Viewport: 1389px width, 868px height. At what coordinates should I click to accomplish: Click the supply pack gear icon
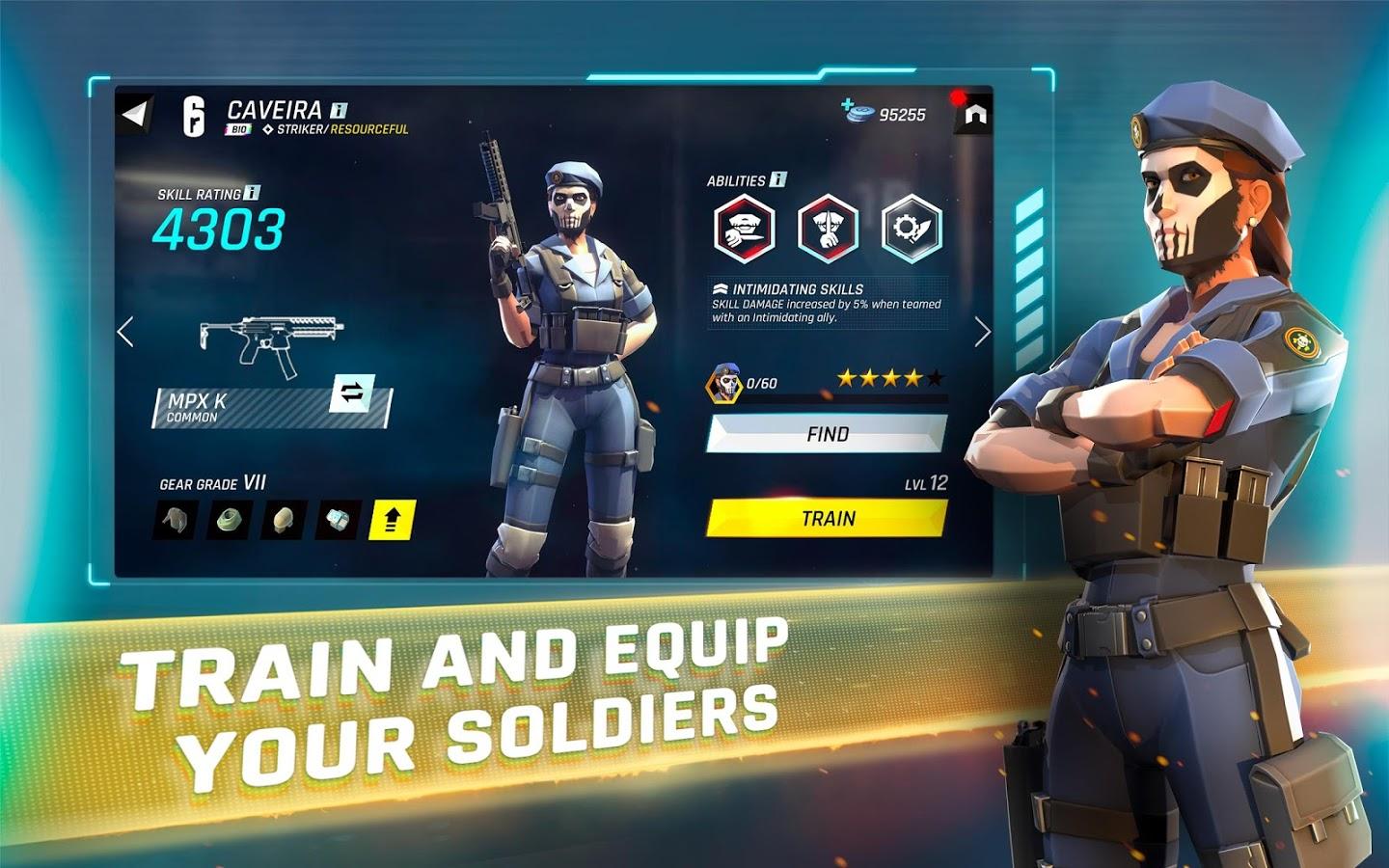coord(336,520)
